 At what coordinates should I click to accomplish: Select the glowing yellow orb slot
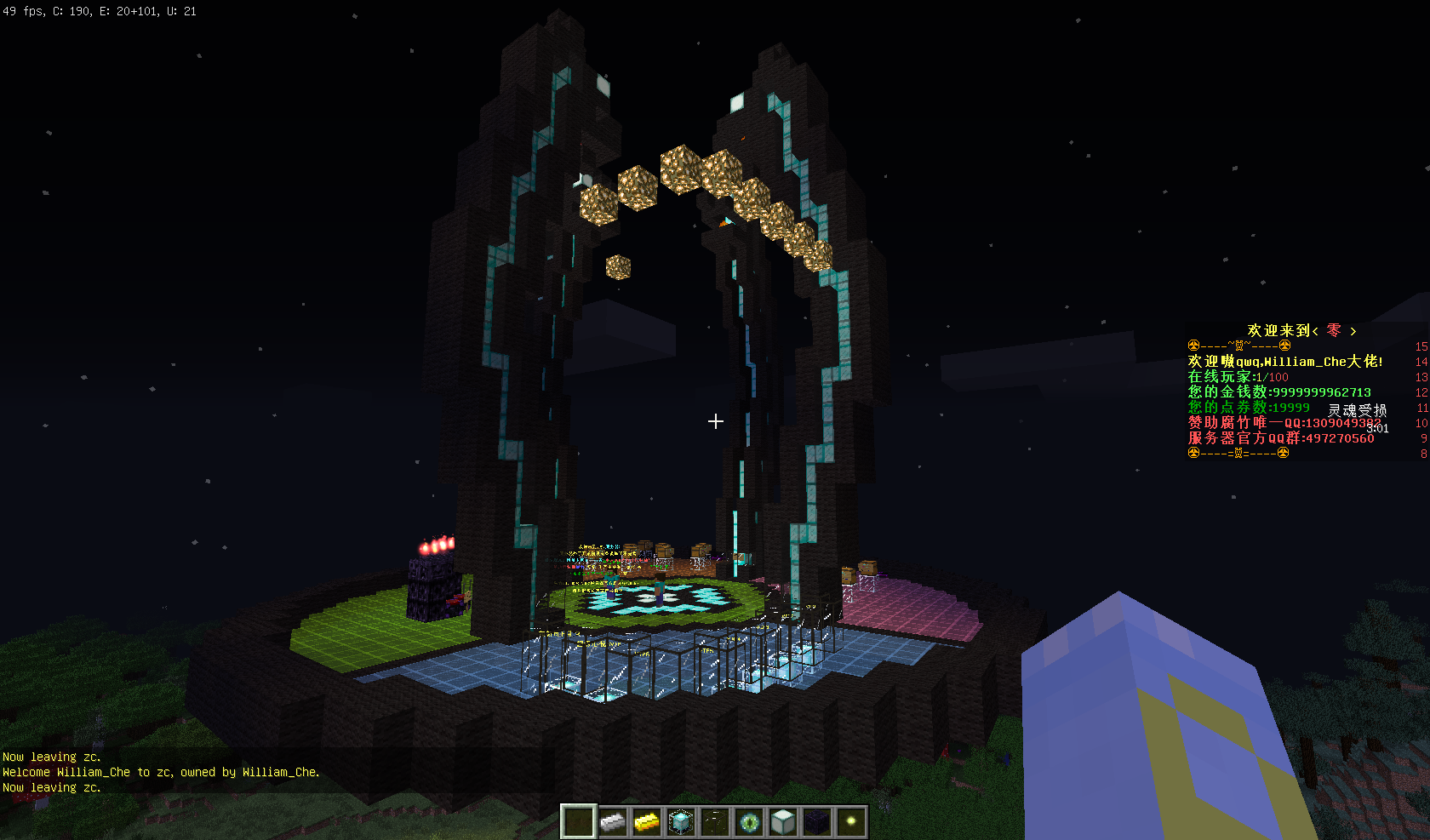coord(851,822)
